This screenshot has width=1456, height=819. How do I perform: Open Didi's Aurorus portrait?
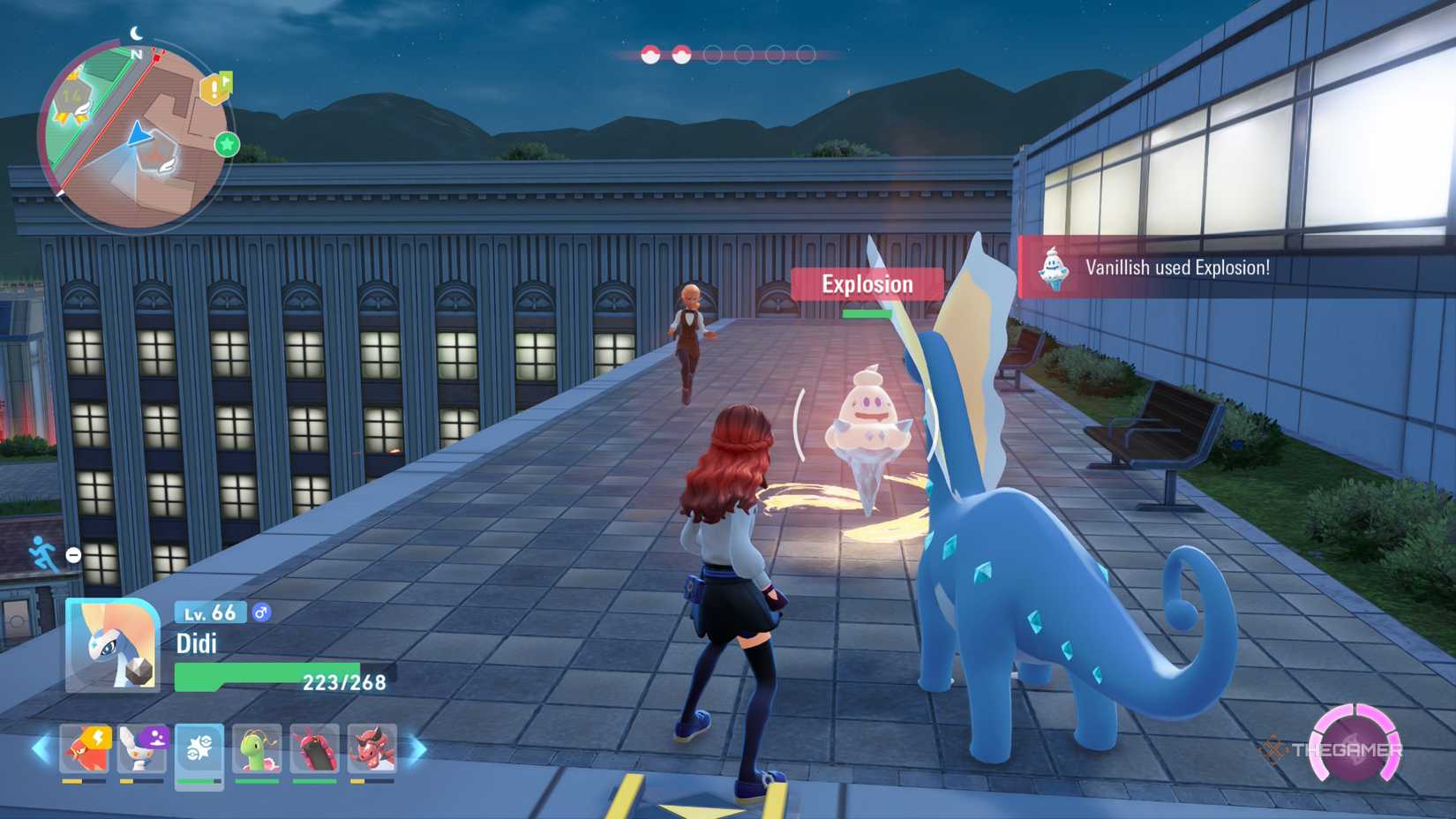click(x=112, y=646)
